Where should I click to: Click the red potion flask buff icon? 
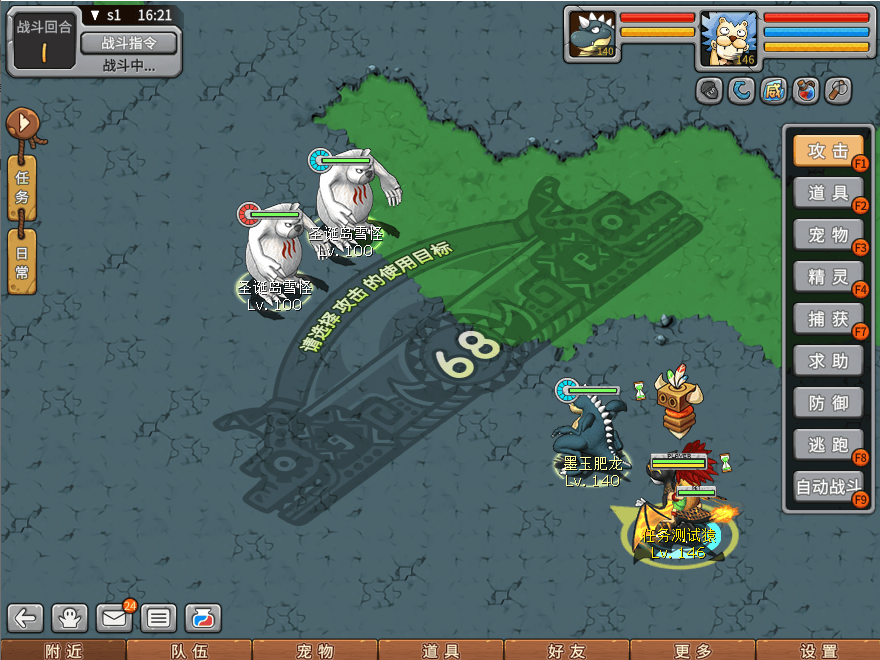pyautogui.click(x=805, y=91)
